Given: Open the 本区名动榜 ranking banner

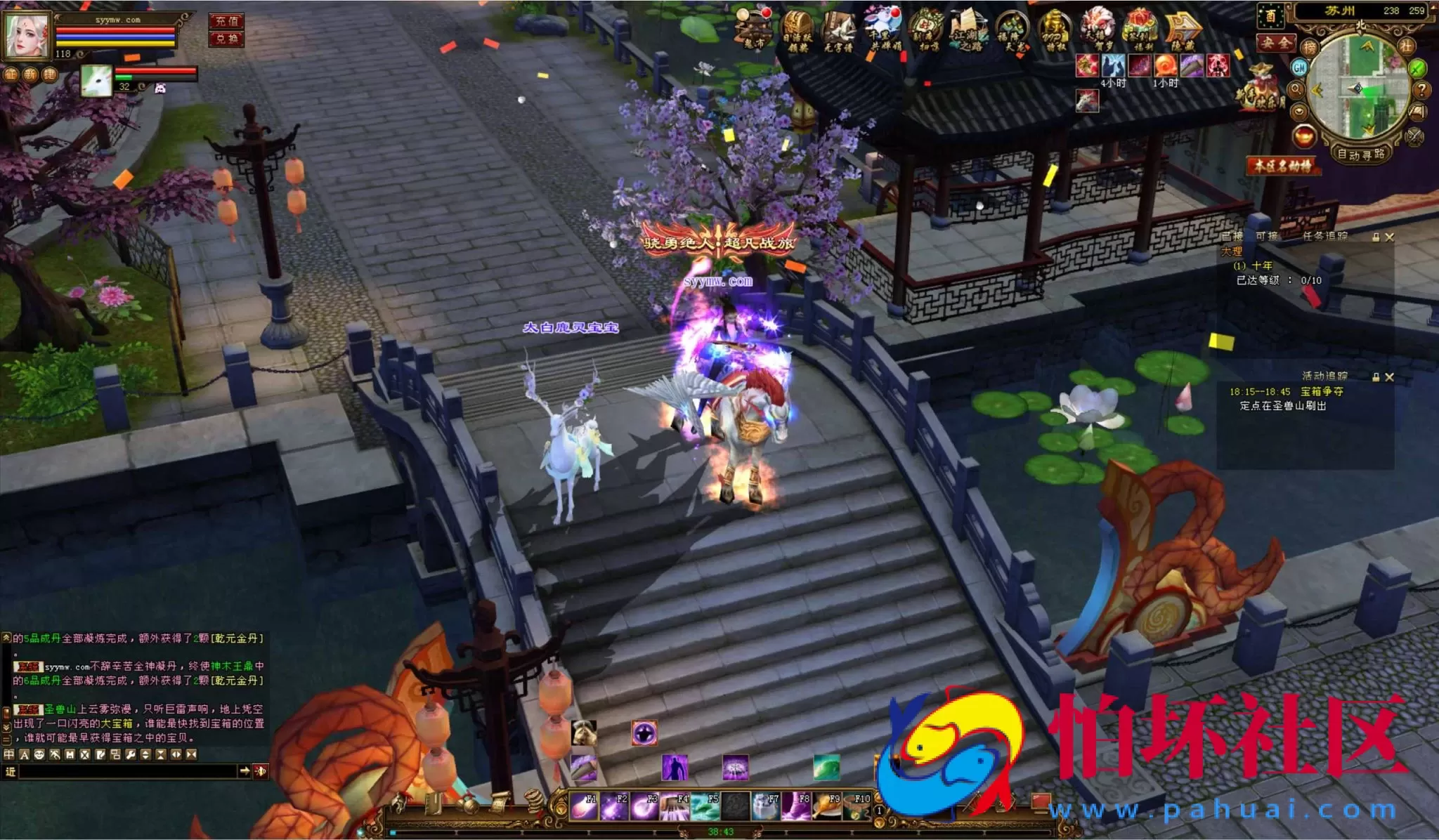Looking at the screenshot, I should 1283,166.
